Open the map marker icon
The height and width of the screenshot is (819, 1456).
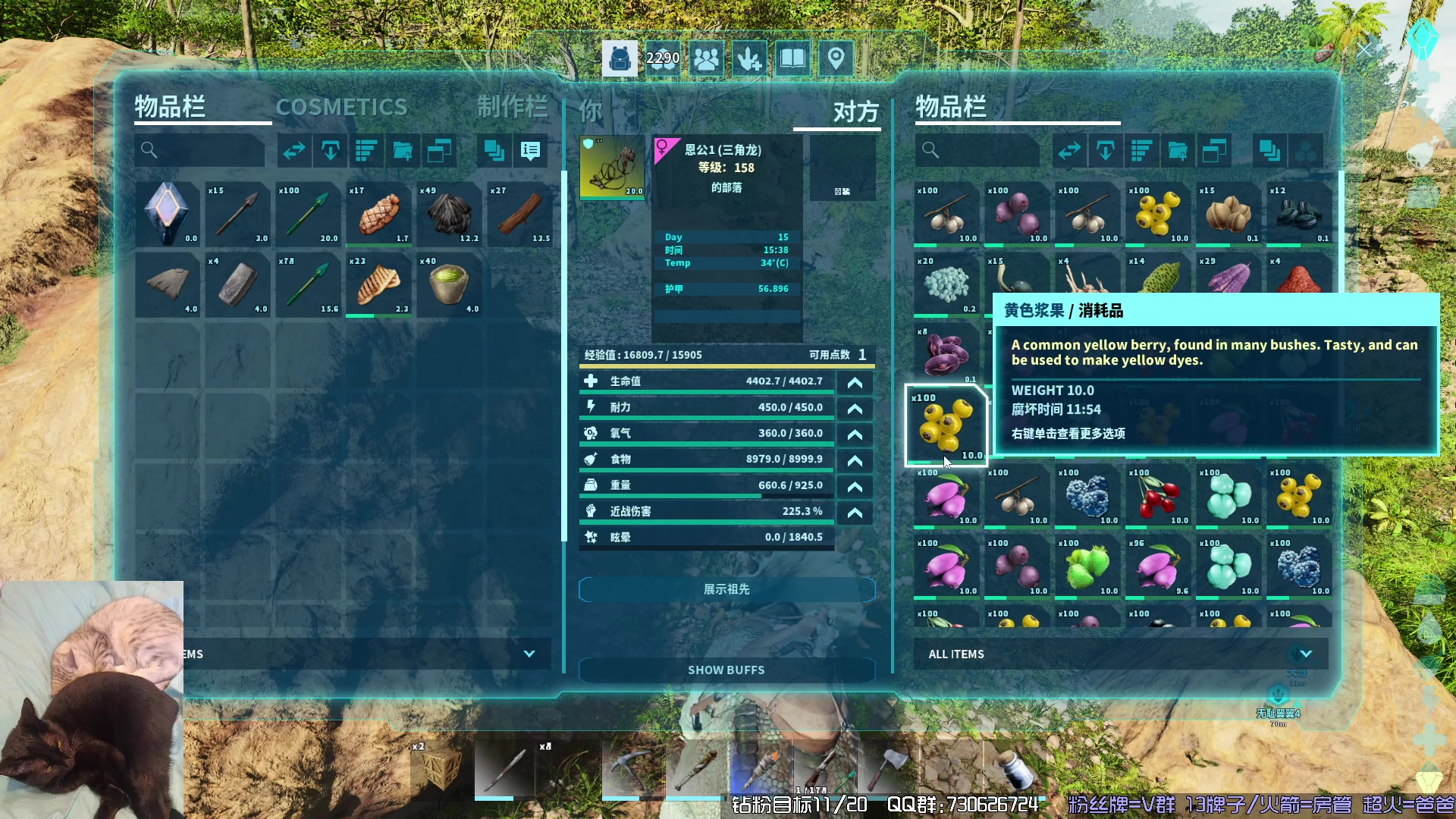(x=836, y=58)
